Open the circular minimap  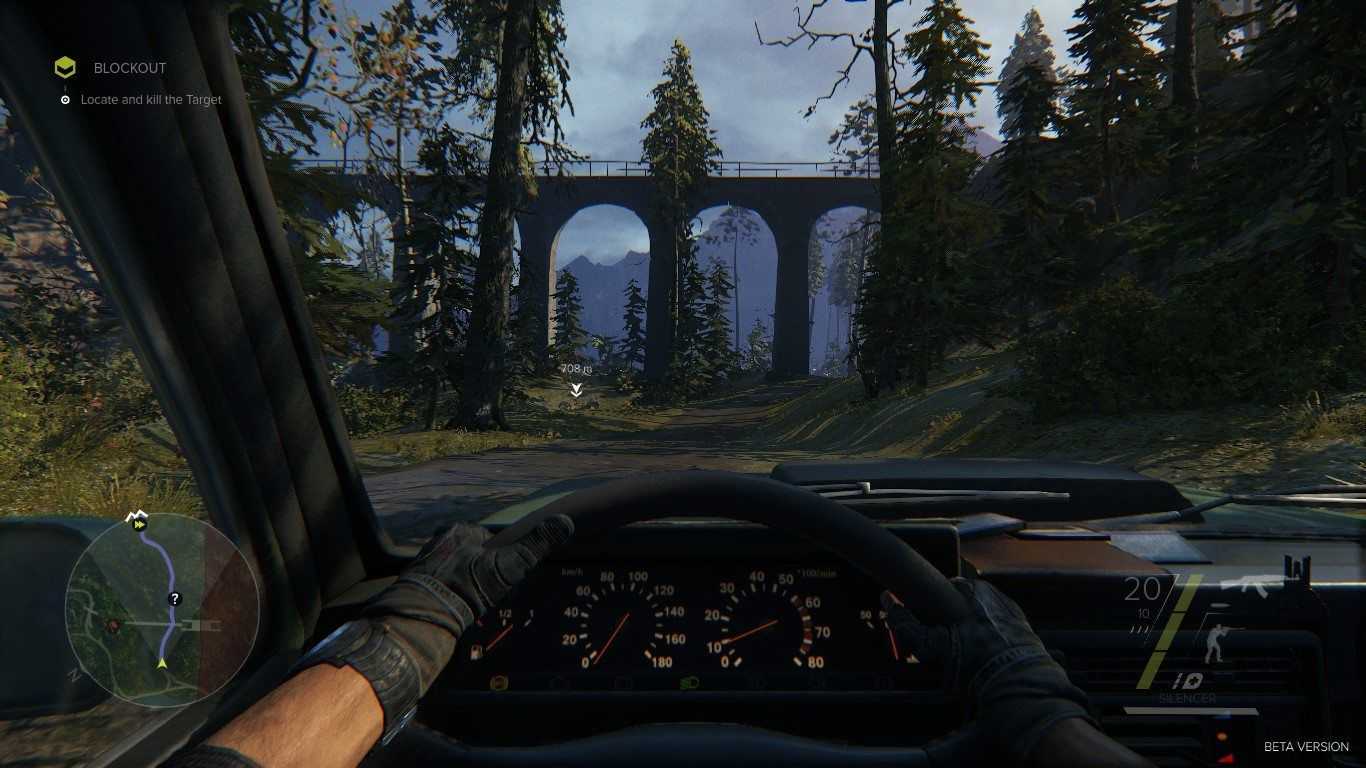click(162, 609)
